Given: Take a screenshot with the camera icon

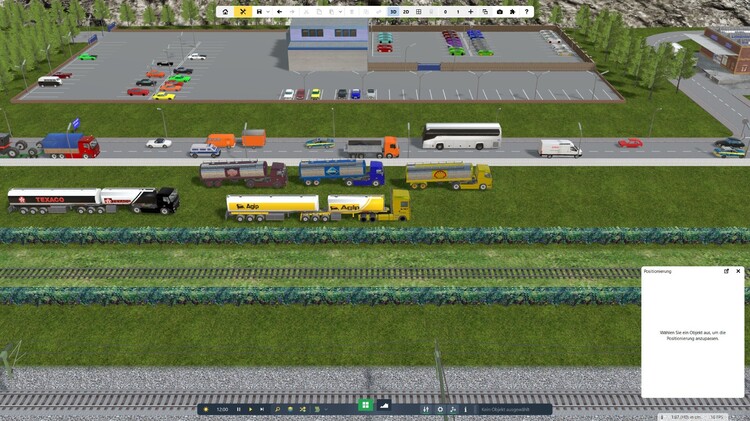Looking at the screenshot, I should [x=499, y=12].
